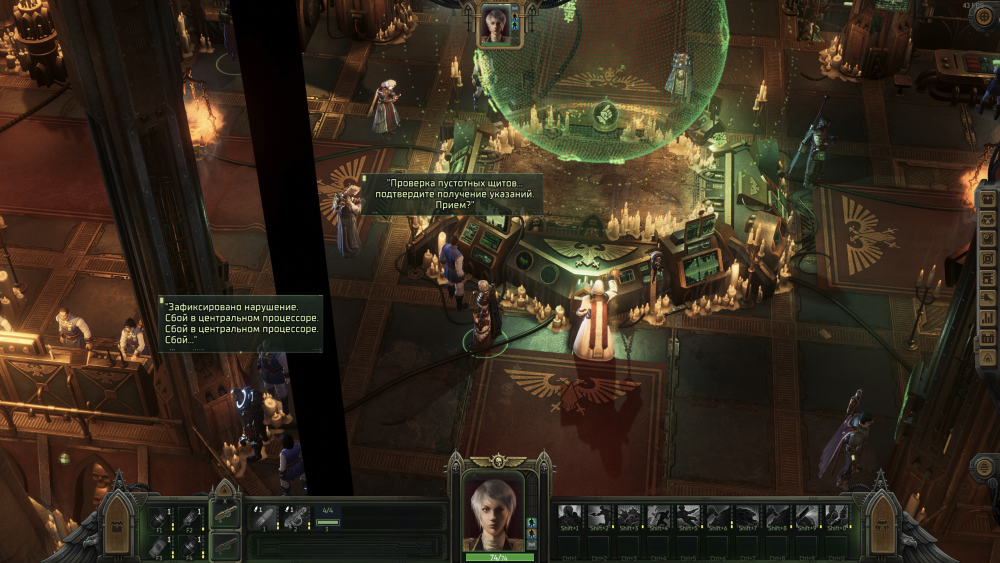Use the consumable item in slot F1
The width and height of the screenshot is (1000, 563).
click(160, 518)
